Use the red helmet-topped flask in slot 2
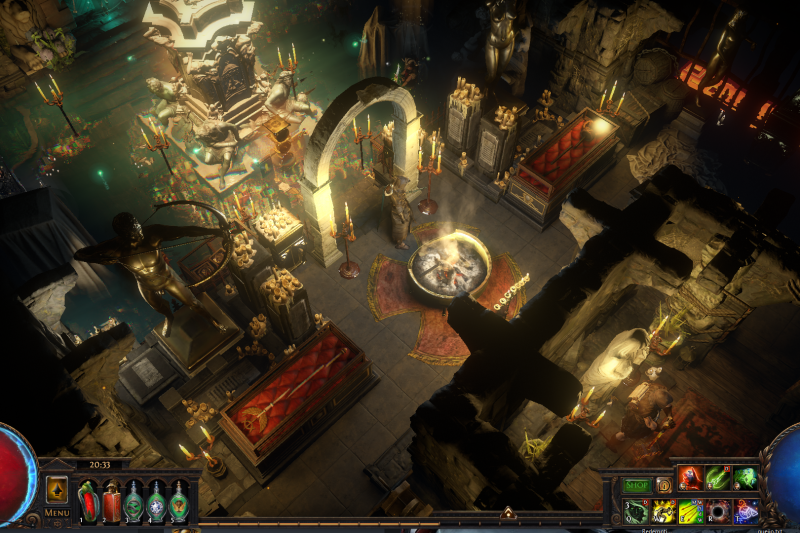The width and height of the screenshot is (800, 533). pyautogui.click(x=110, y=502)
